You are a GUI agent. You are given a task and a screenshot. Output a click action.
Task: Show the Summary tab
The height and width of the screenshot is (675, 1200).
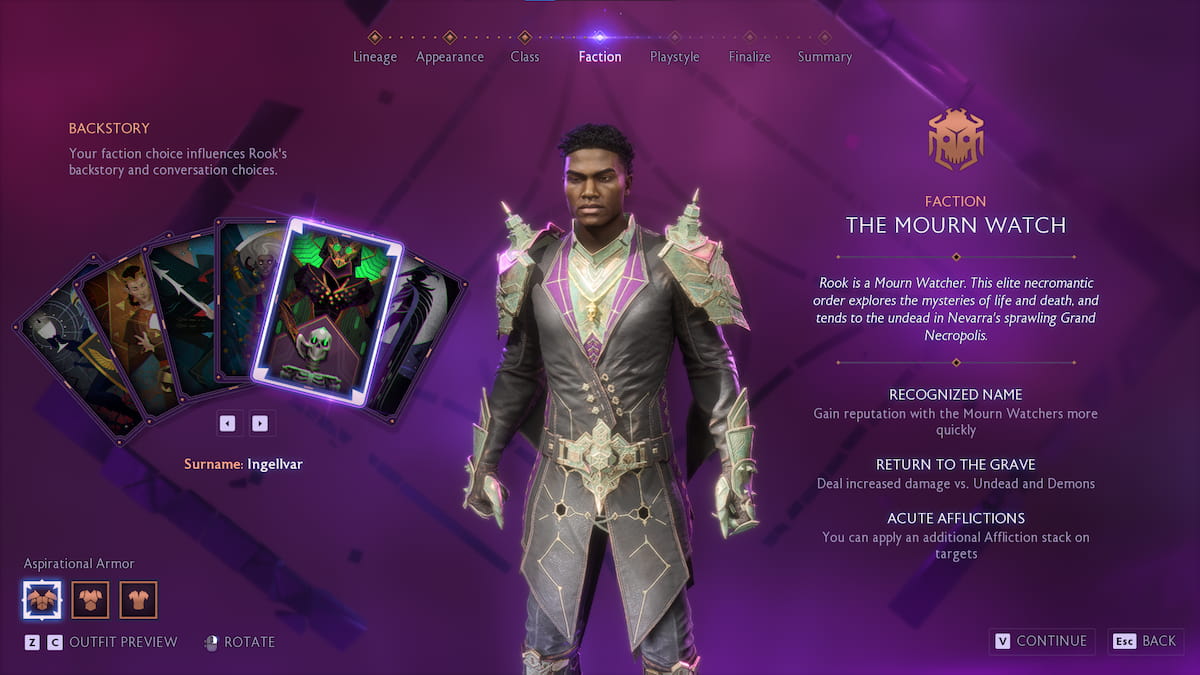coord(825,56)
